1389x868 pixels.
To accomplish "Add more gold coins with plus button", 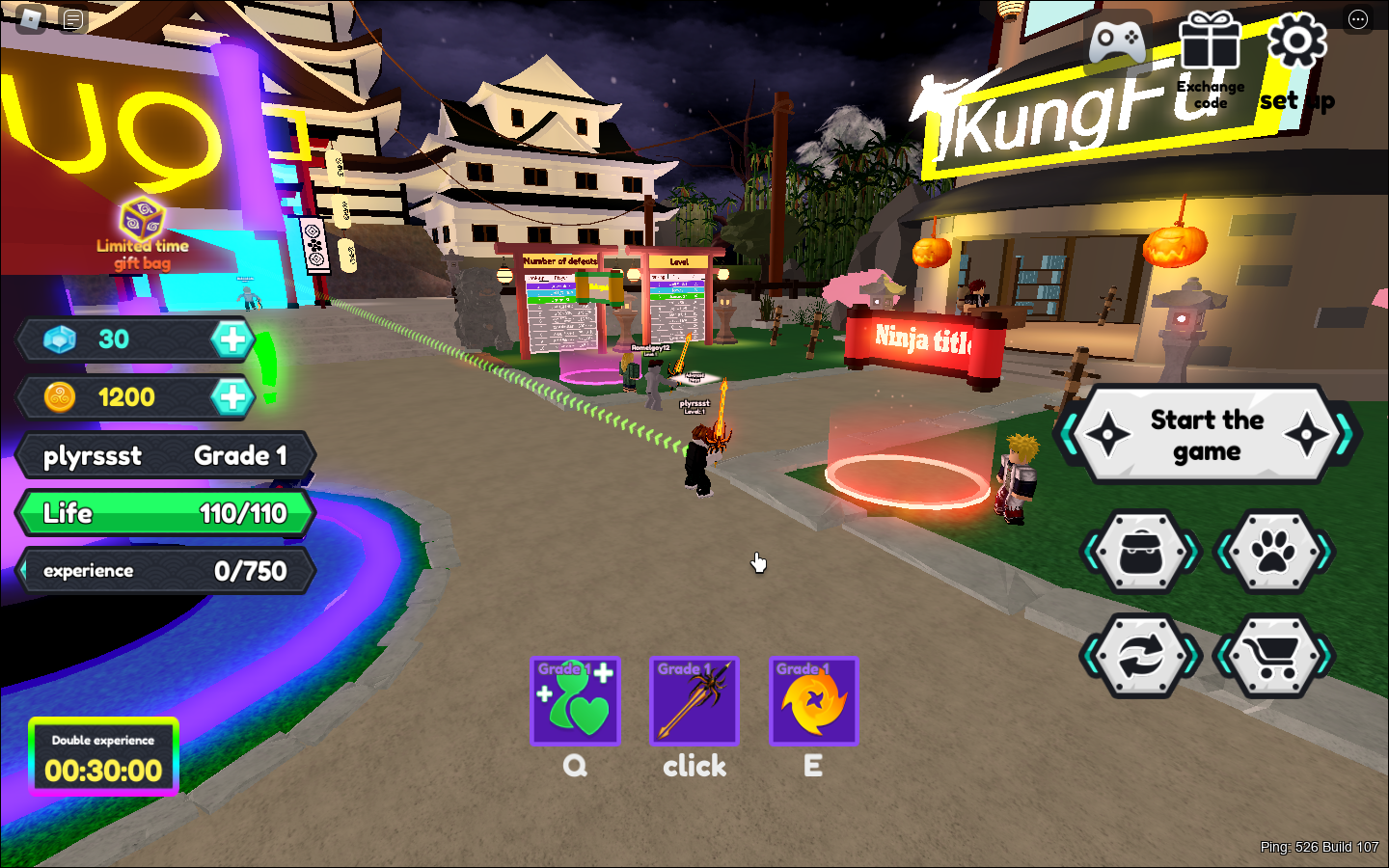I will (232, 396).
